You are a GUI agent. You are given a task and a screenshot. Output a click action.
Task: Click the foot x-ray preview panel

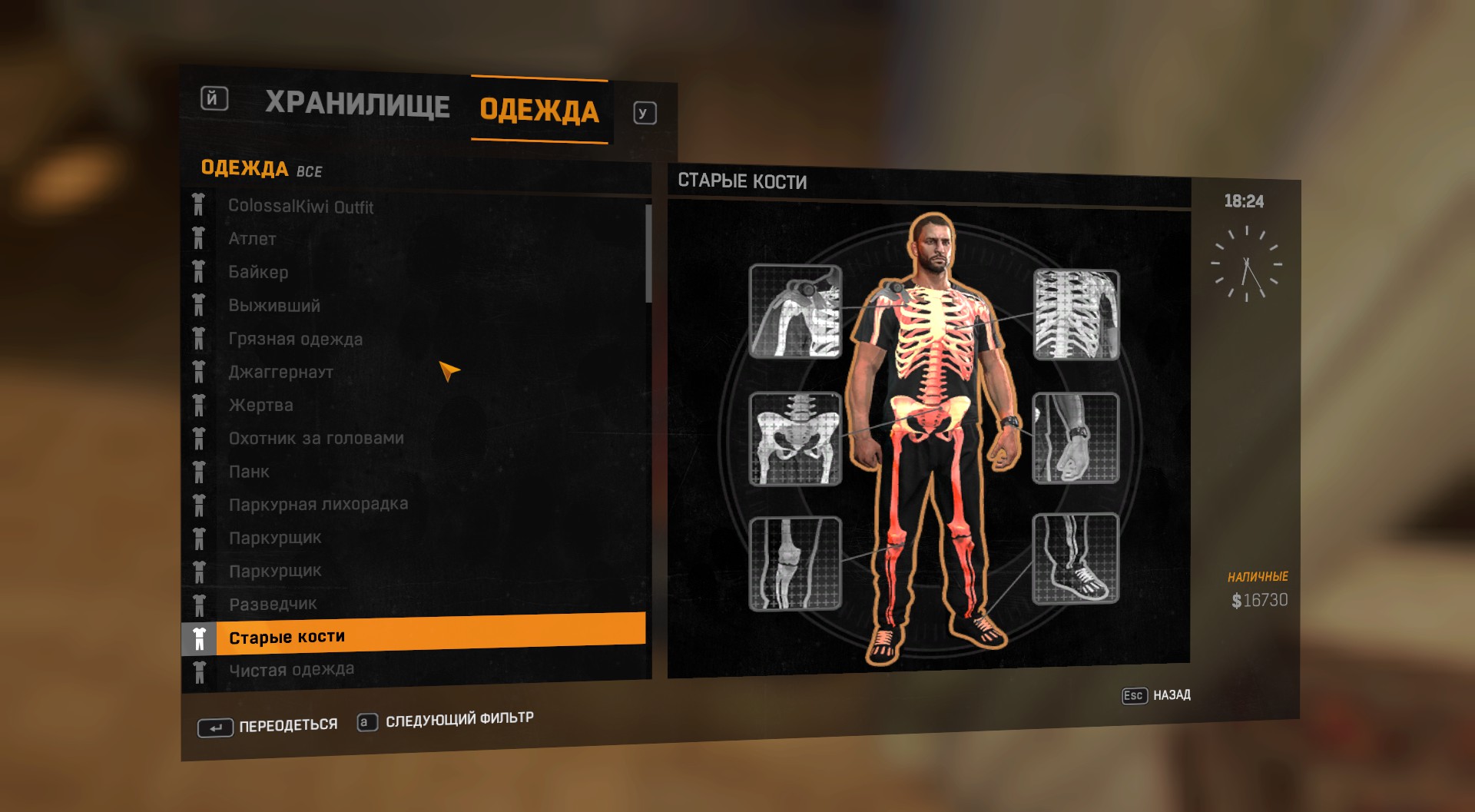point(1076,562)
